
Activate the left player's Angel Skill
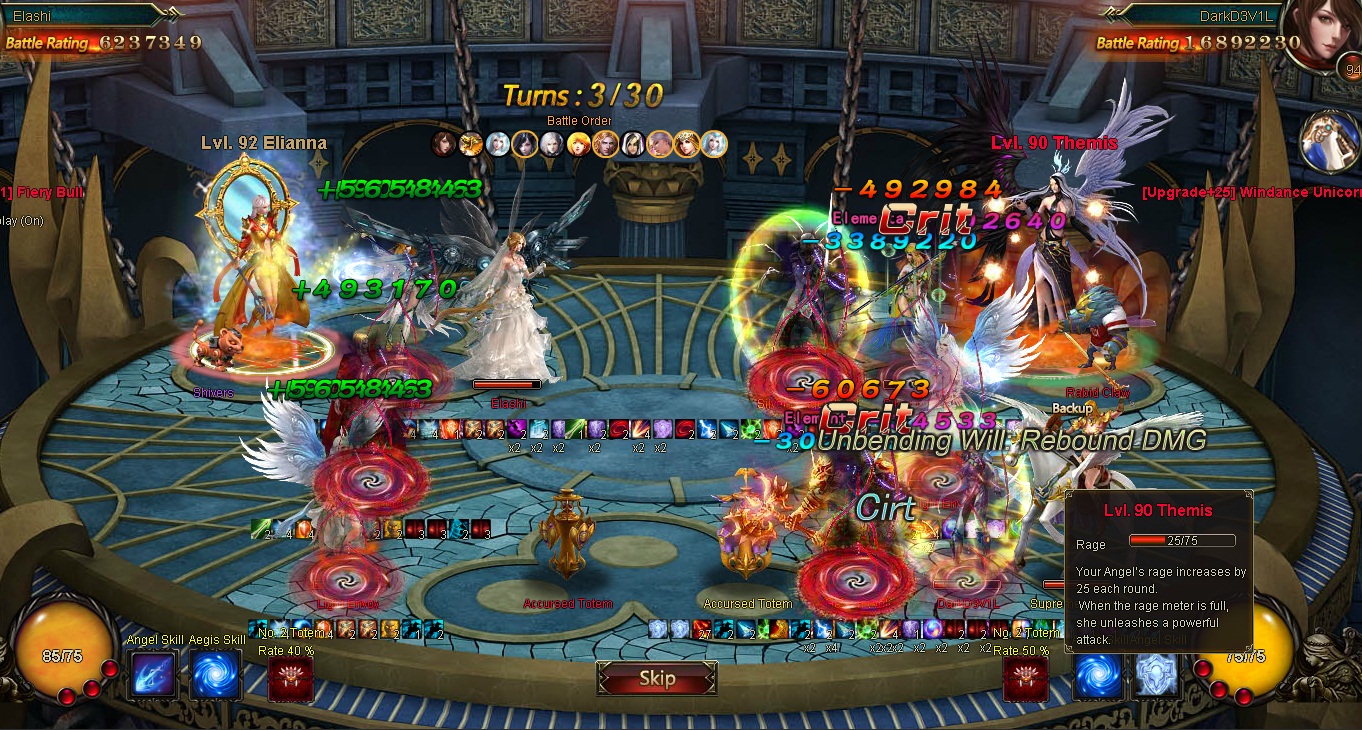pos(153,675)
